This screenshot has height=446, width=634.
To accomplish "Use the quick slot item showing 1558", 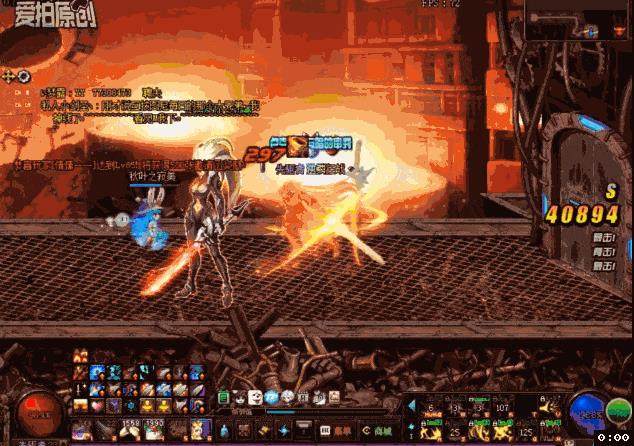I will (131, 431).
